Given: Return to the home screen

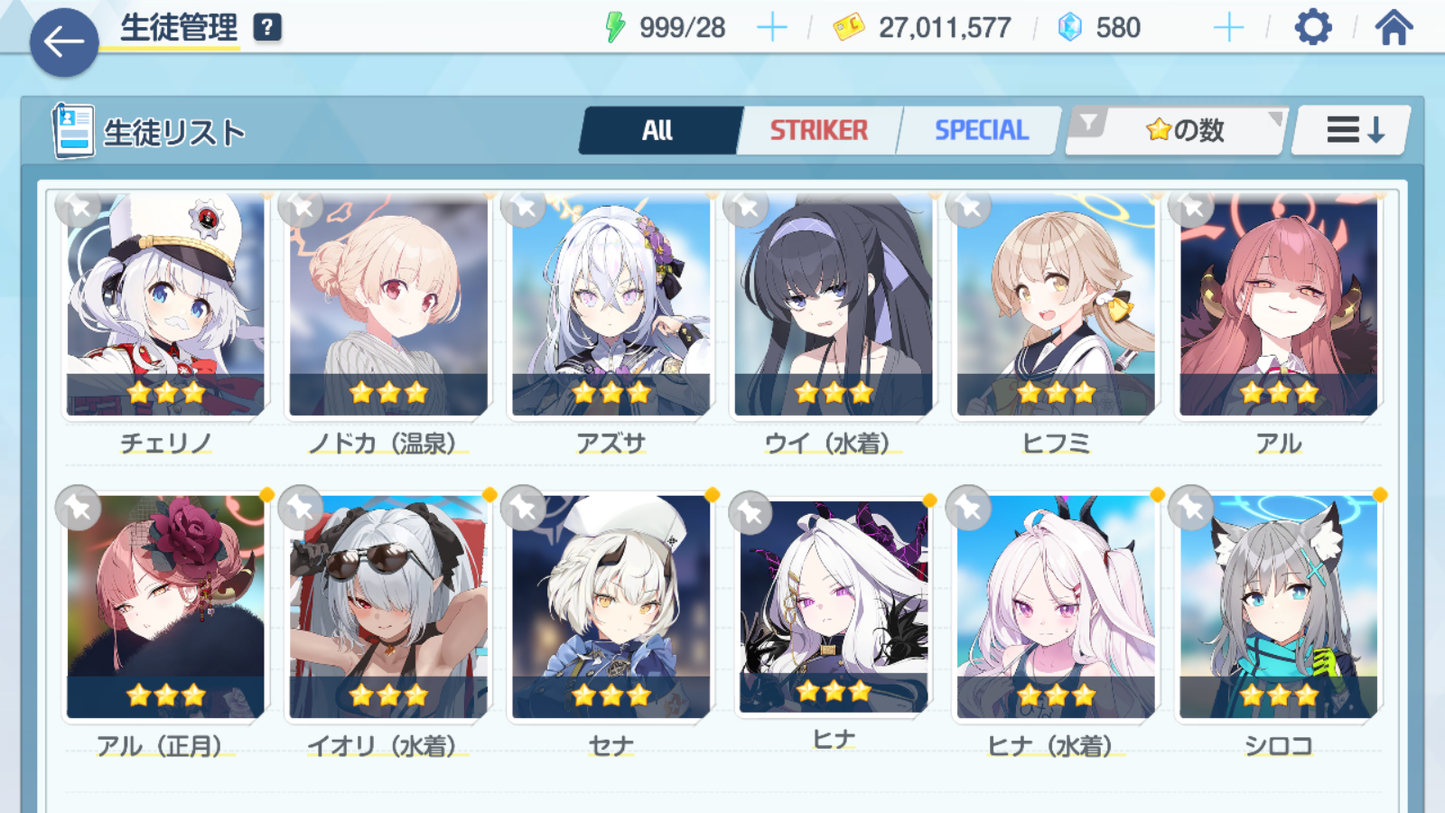Looking at the screenshot, I should coord(1393,27).
